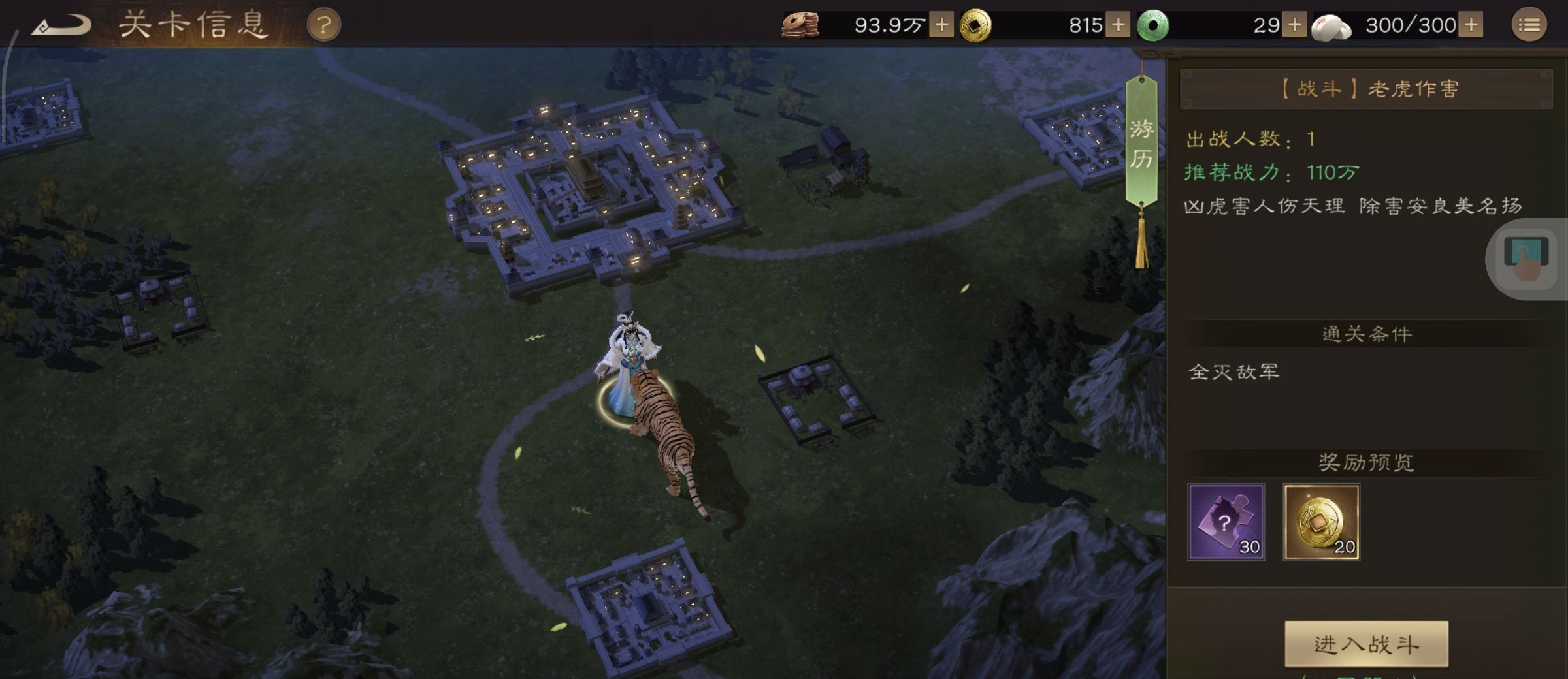Go back with the return arrow
Image resolution: width=1568 pixels, height=679 pixels.
(x=62, y=26)
